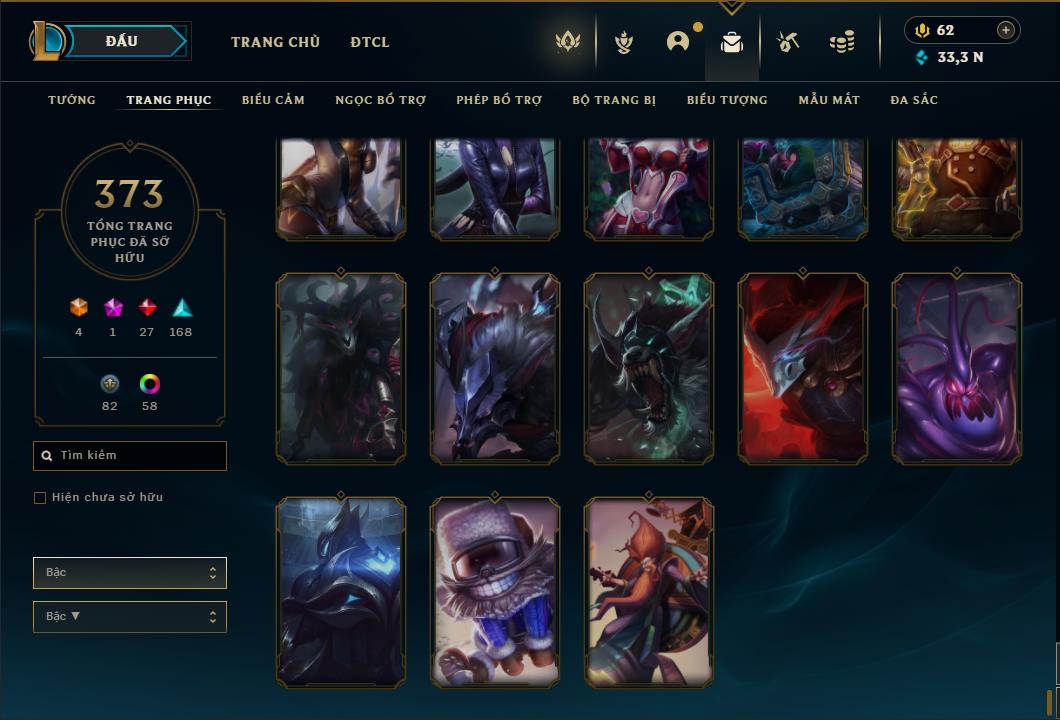Open the ĐTCL section
The width and height of the screenshot is (1060, 720).
pos(370,42)
